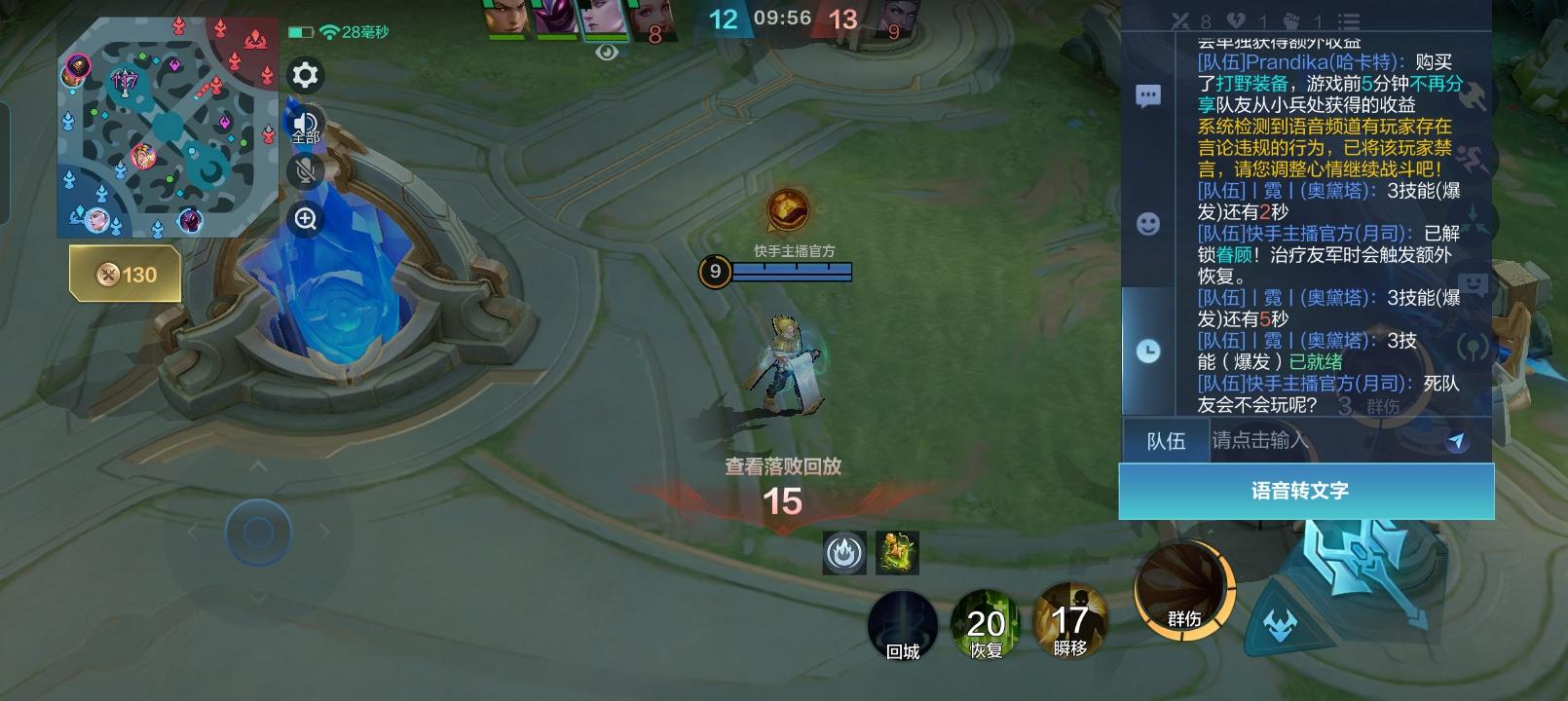Viewport: 1568px width, 701px height.
Task: Mute the microphone icon
Action: coord(305,171)
